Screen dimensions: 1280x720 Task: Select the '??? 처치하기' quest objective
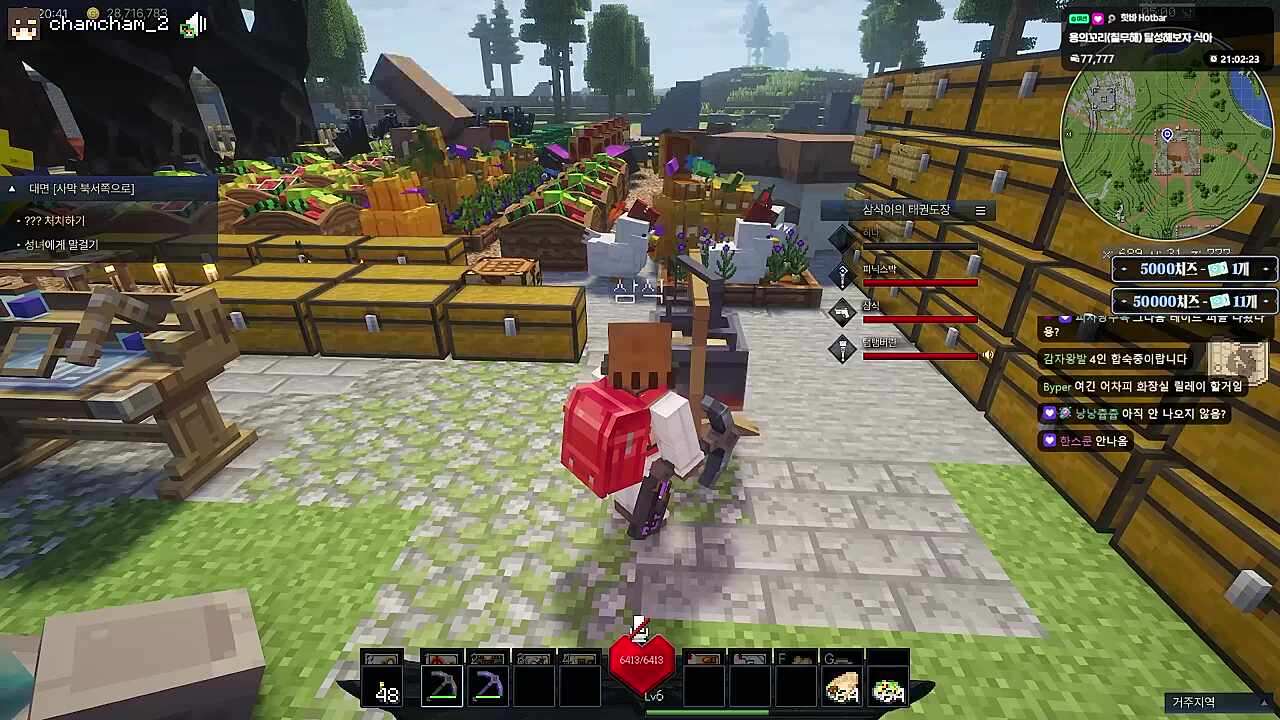[55, 220]
